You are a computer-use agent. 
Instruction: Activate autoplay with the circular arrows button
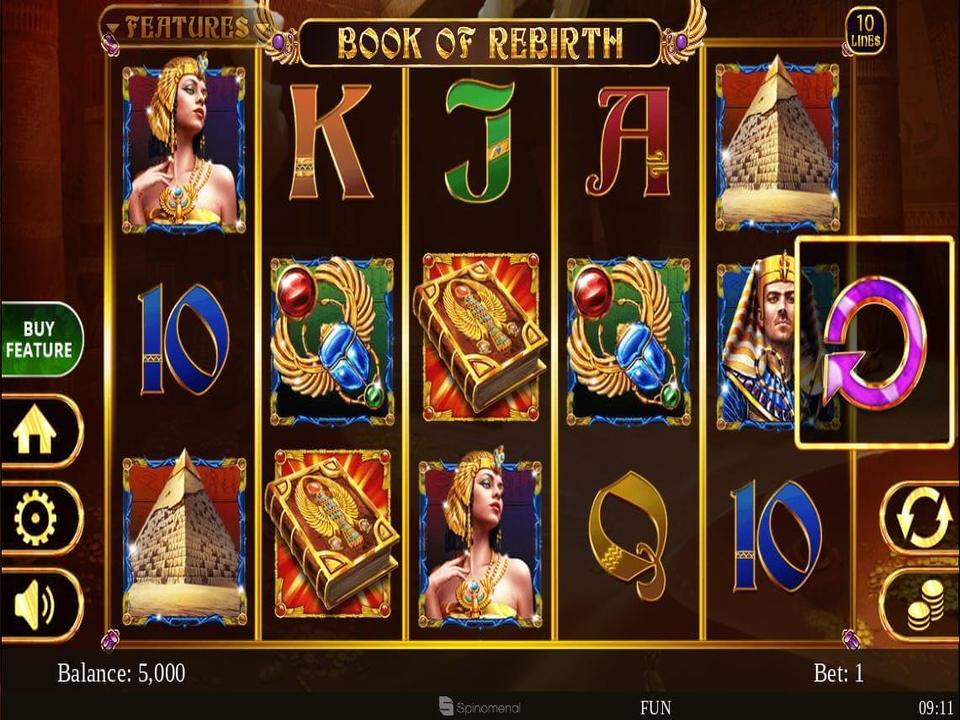[x=918, y=518]
